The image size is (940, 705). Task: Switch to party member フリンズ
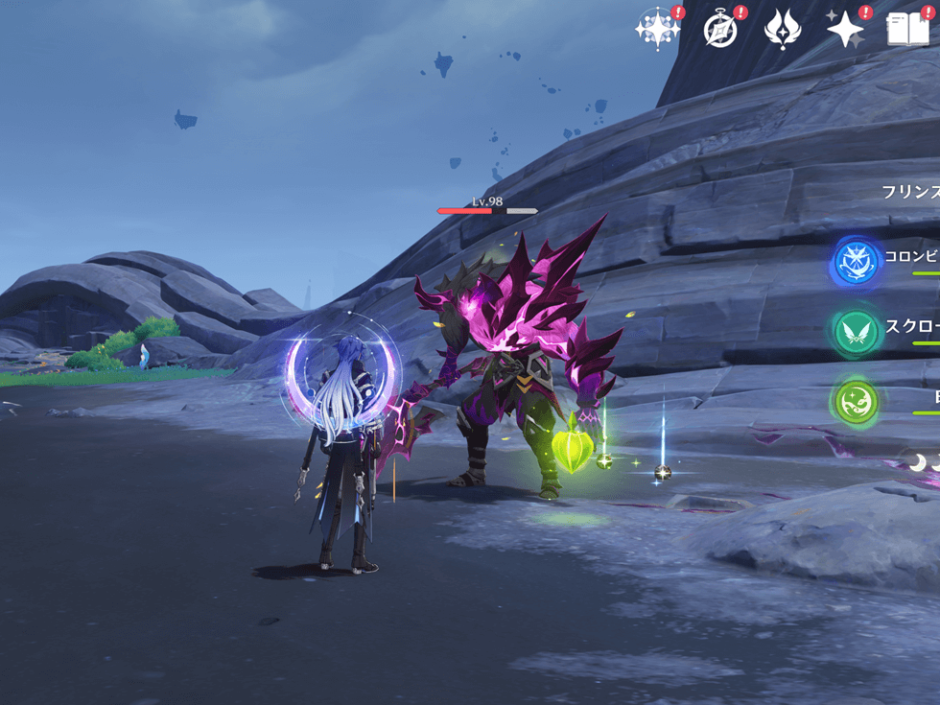pos(909,191)
